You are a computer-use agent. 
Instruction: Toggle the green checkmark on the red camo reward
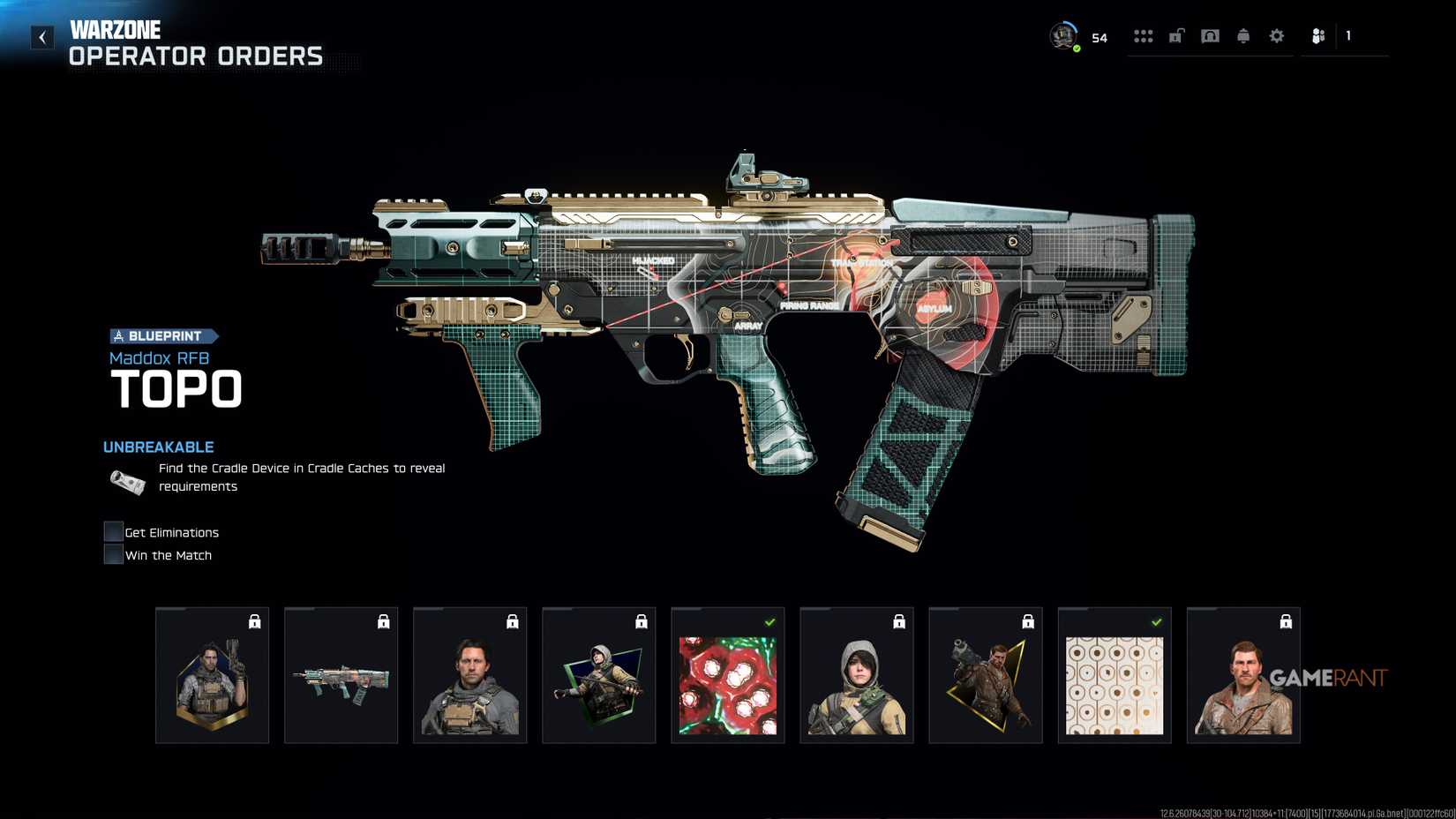(x=769, y=620)
